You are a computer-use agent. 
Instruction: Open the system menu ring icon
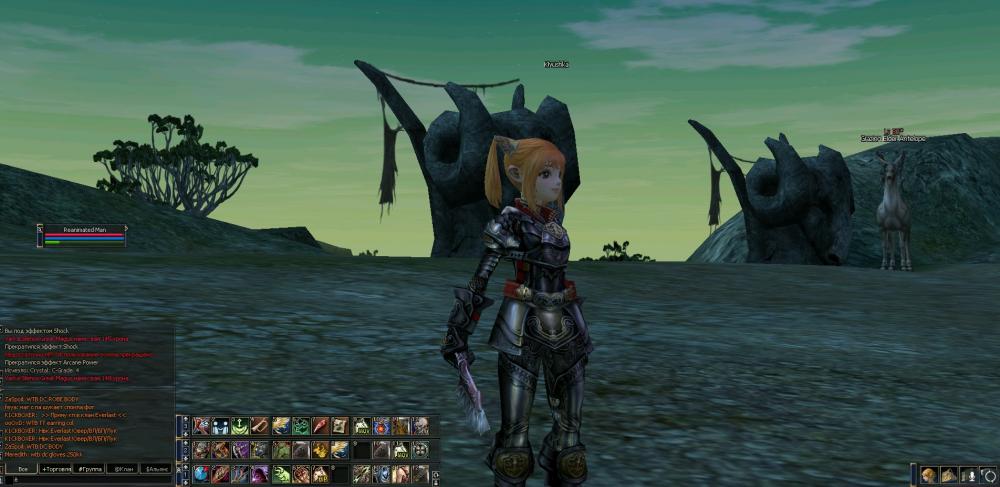(988, 475)
